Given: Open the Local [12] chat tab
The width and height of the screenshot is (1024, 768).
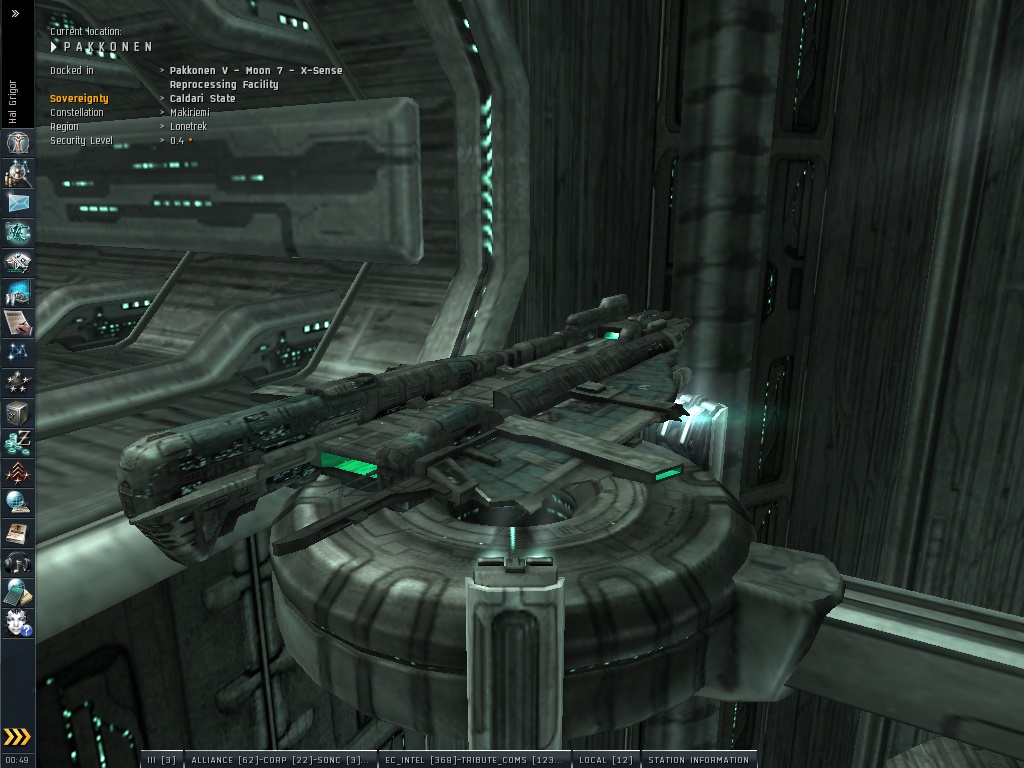Looking at the screenshot, I should click(x=605, y=760).
